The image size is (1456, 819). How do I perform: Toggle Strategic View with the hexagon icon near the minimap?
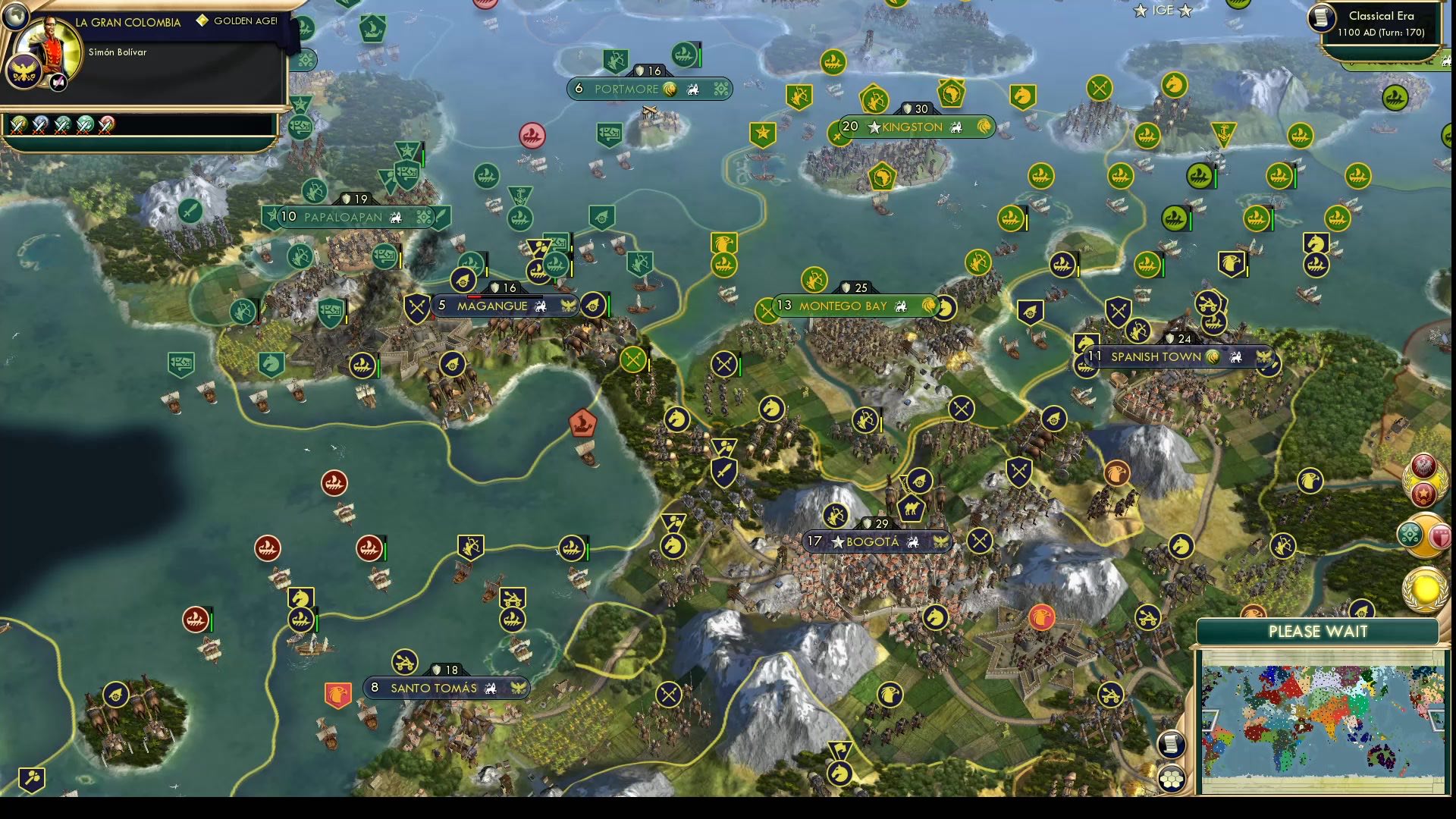1171,777
